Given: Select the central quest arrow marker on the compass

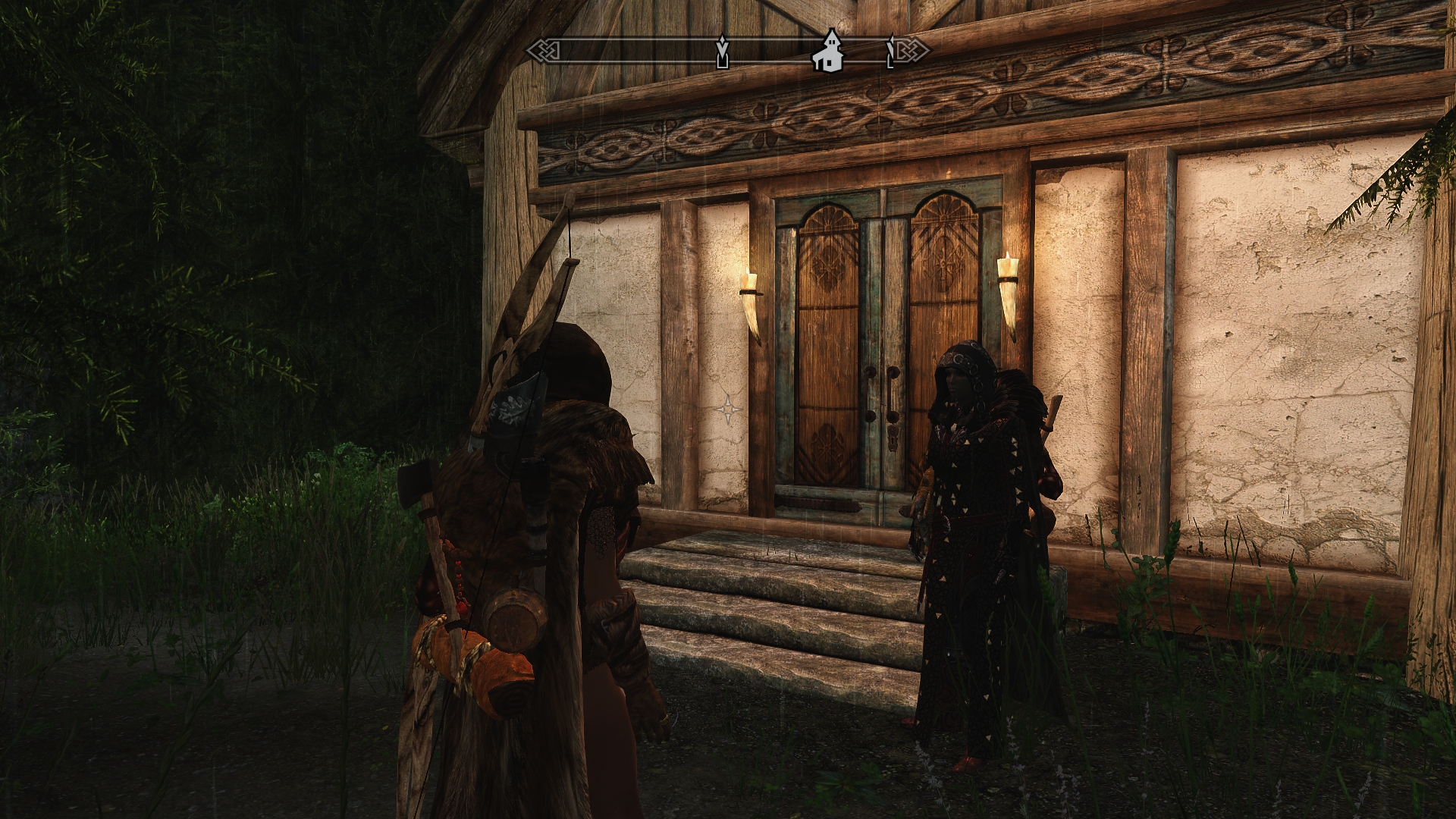Looking at the screenshot, I should click(x=722, y=52).
